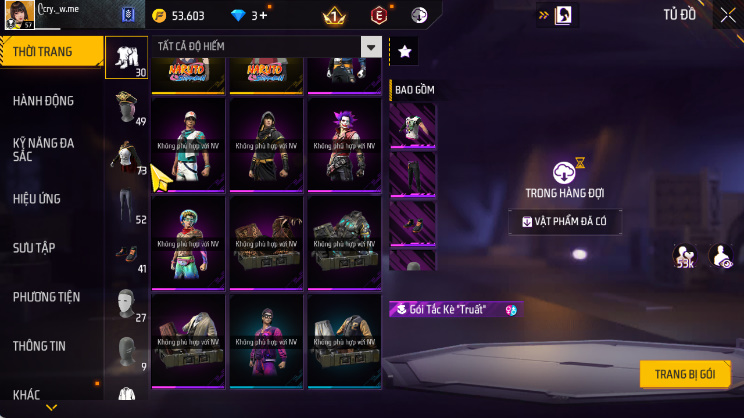
Task: Choose the pants subcategory showing 52 items
Action: point(127,206)
